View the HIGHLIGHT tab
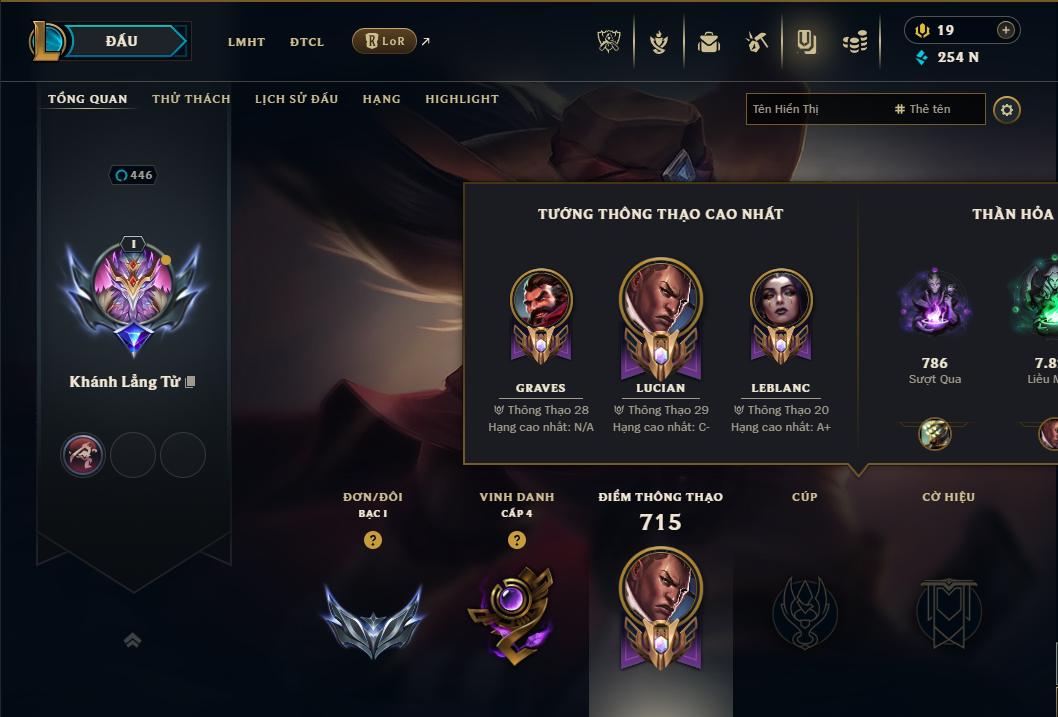This screenshot has height=717, width=1058. point(462,99)
